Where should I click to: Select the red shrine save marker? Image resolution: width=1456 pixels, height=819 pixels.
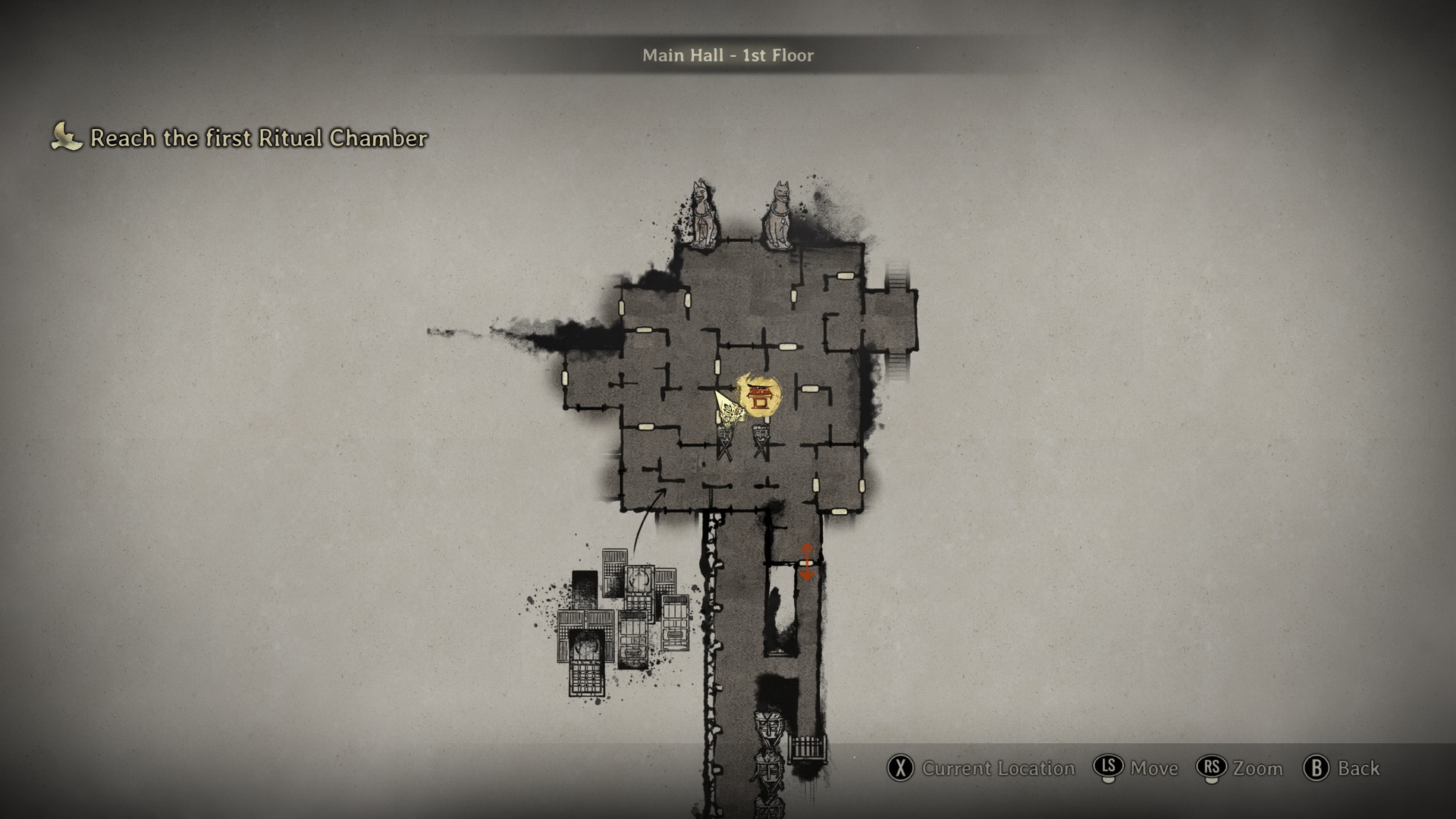758,395
